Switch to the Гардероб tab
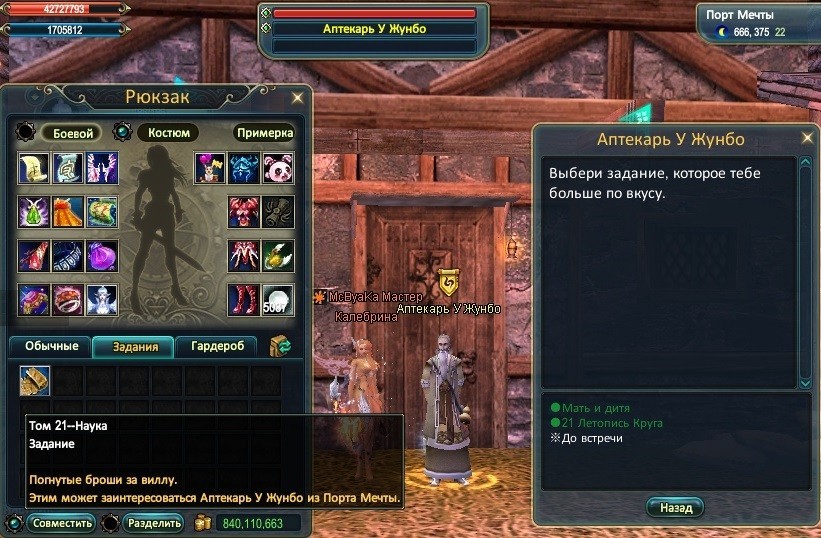The image size is (821, 538). 217,347
